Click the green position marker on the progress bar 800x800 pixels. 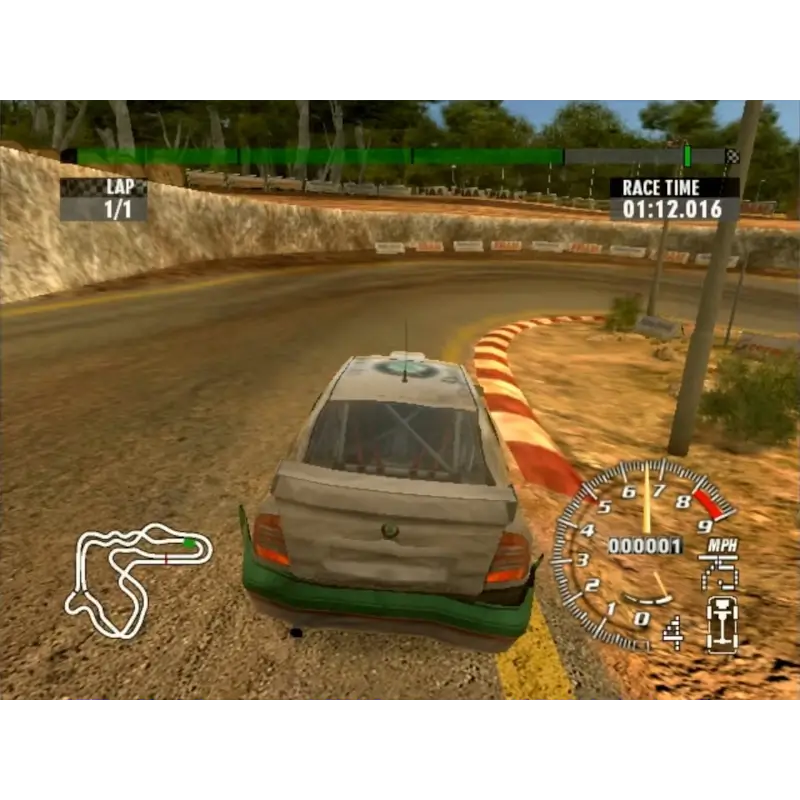(687, 155)
